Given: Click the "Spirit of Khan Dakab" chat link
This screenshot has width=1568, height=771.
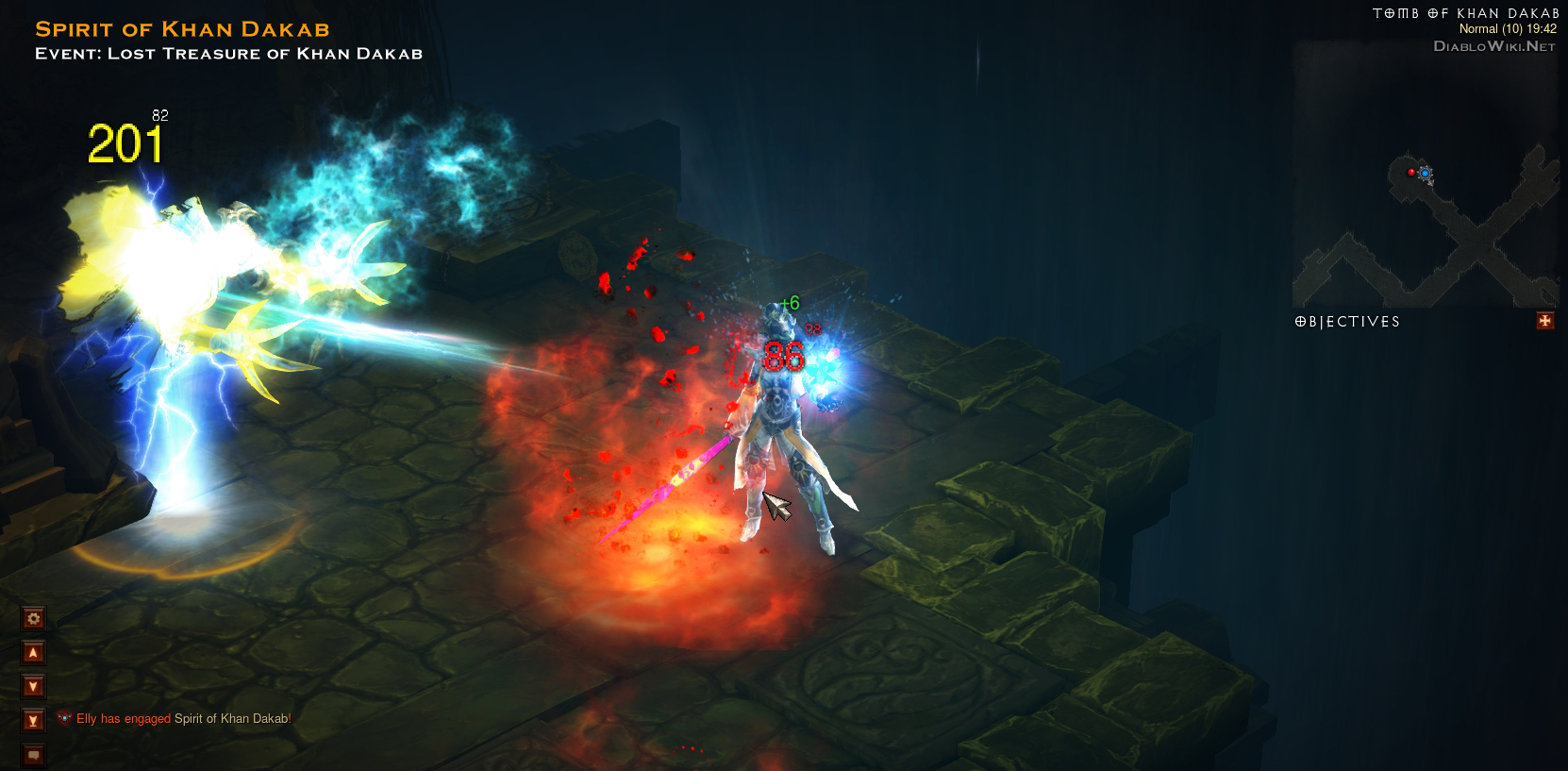Looking at the screenshot, I should click(x=232, y=719).
